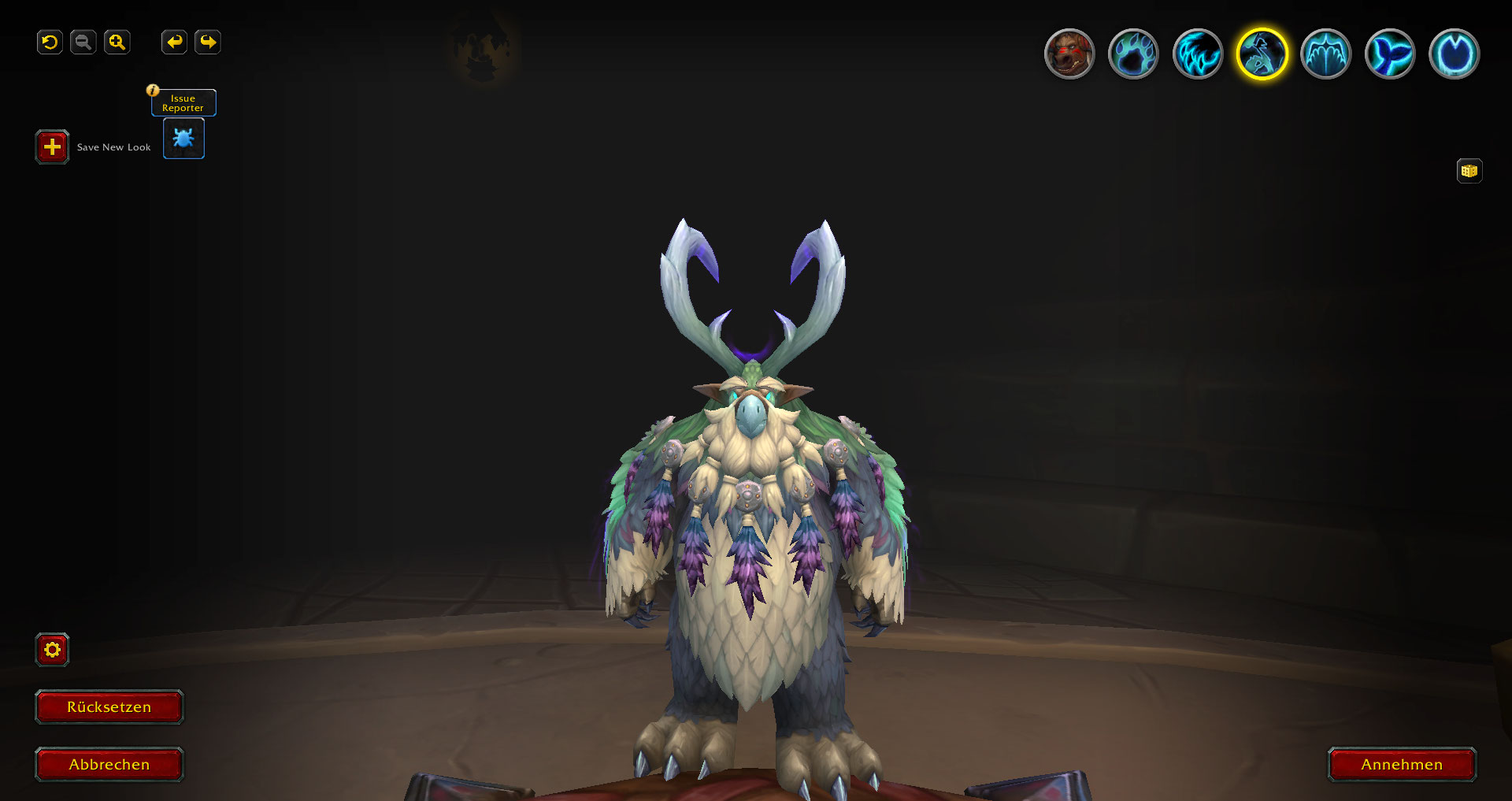
Task: Open the gear settings button
Action: [52, 650]
